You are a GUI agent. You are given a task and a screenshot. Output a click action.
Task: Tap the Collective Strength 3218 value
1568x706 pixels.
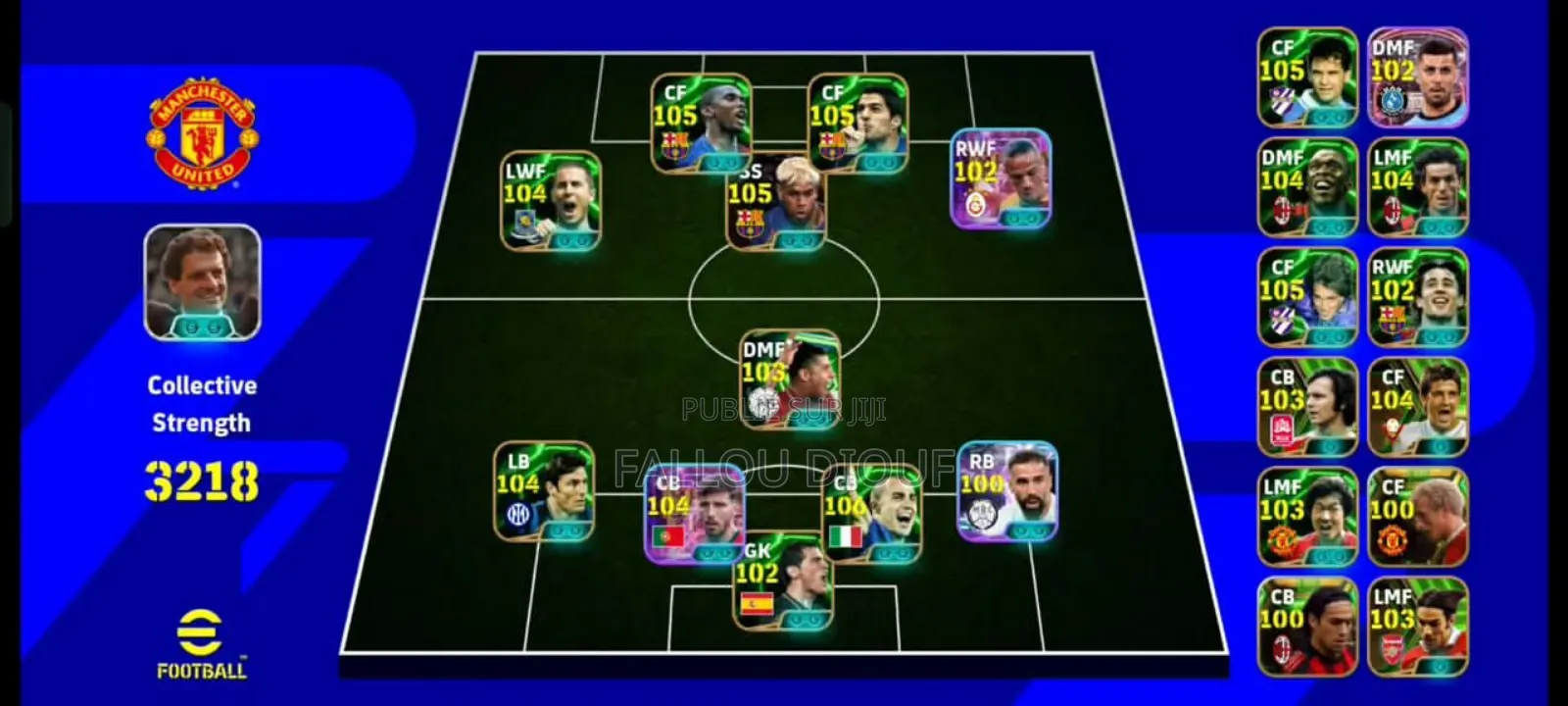pyautogui.click(x=201, y=480)
